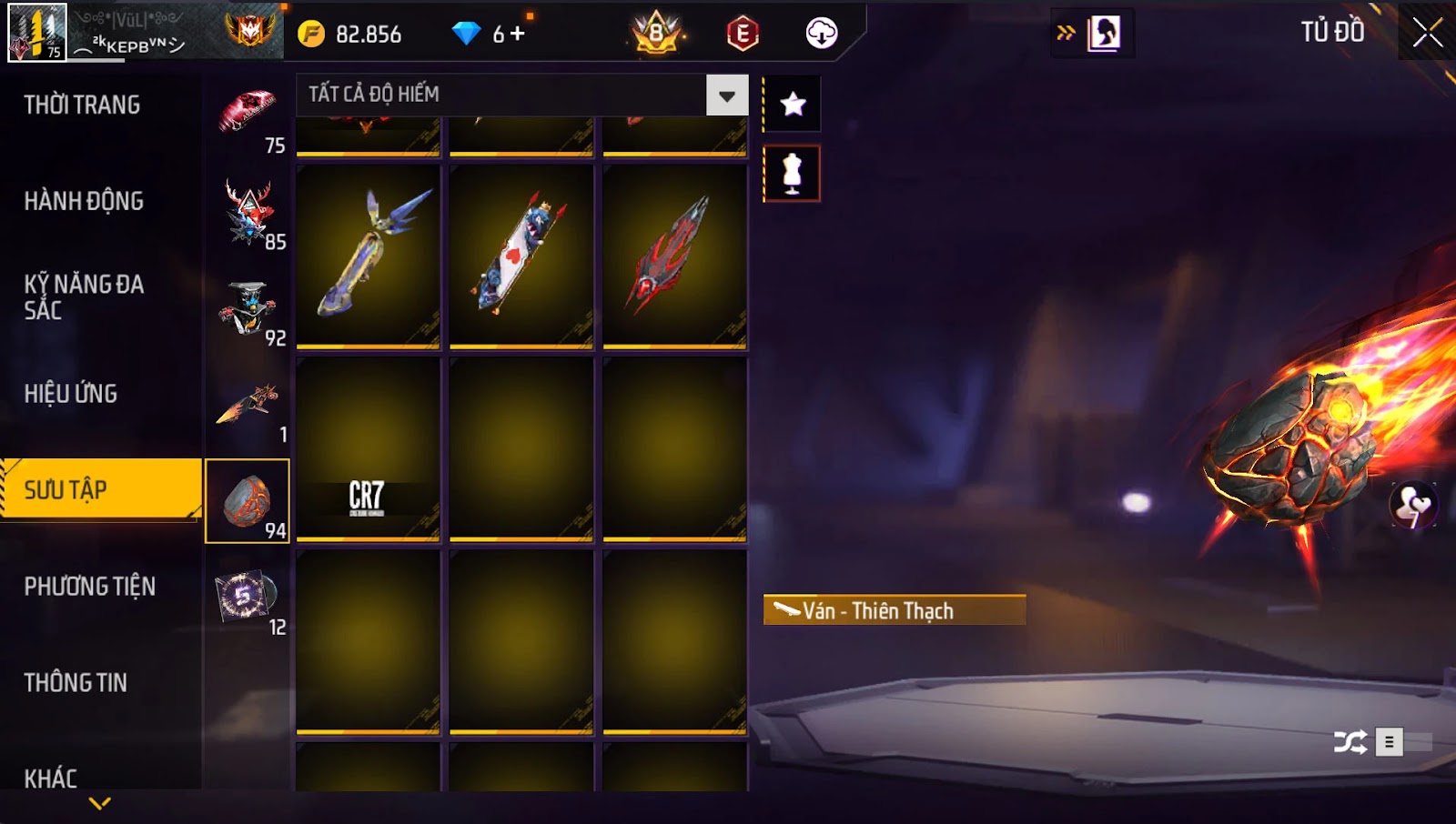1456x824 pixels.
Task: Open the Thông Tin category
Action: tap(76, 683)
